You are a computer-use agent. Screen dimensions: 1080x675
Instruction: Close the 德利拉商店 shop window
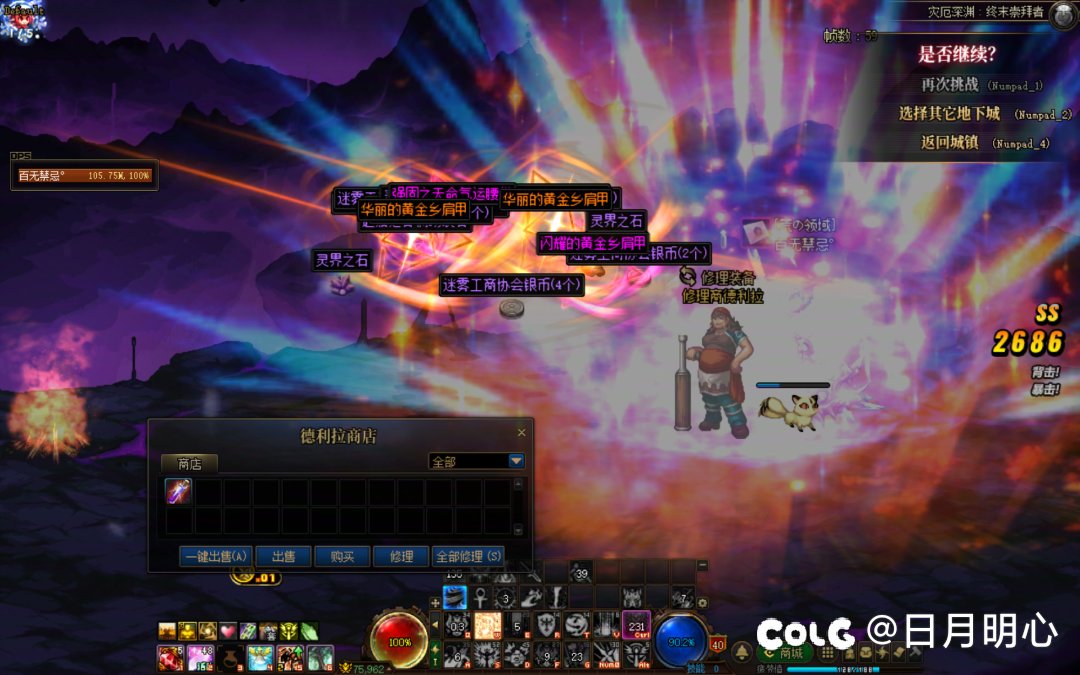[x=521, y=433]
